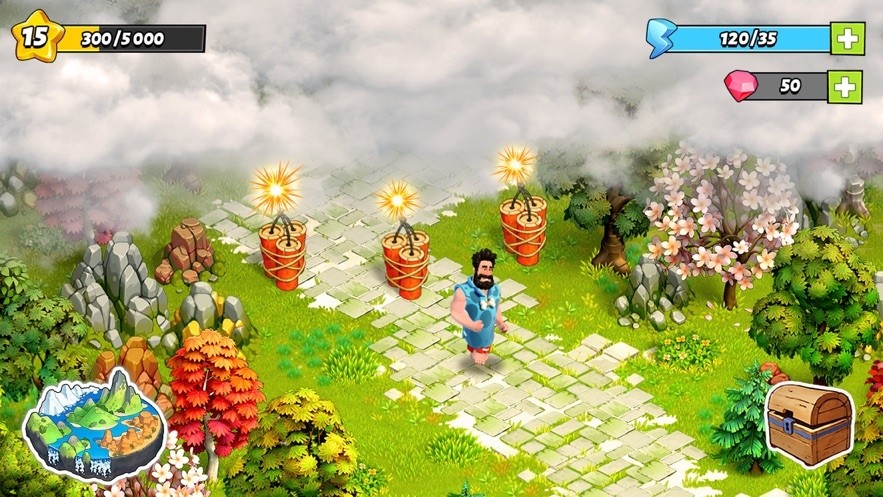Tap the level 15 star badge
Screen dimensions: 883x497
click(35, 37)
